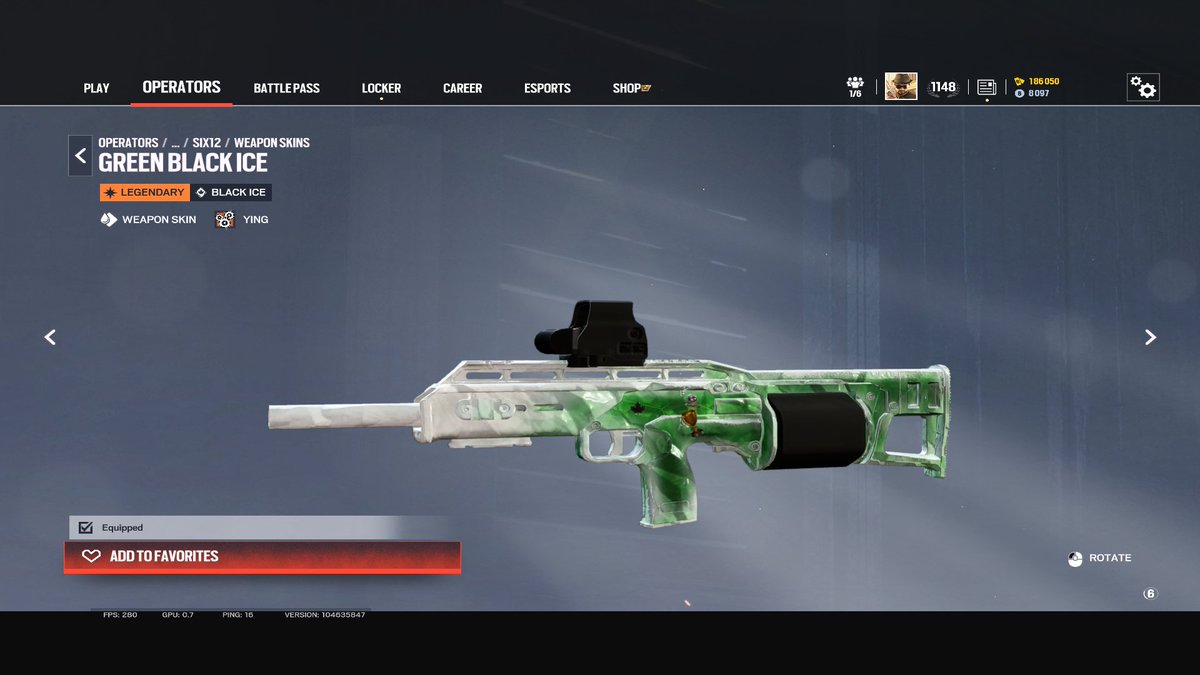The height and width of the screenshot is (675, 1200).
Task: Follow the Operators breadcrumb link
Action: [128, 143]
